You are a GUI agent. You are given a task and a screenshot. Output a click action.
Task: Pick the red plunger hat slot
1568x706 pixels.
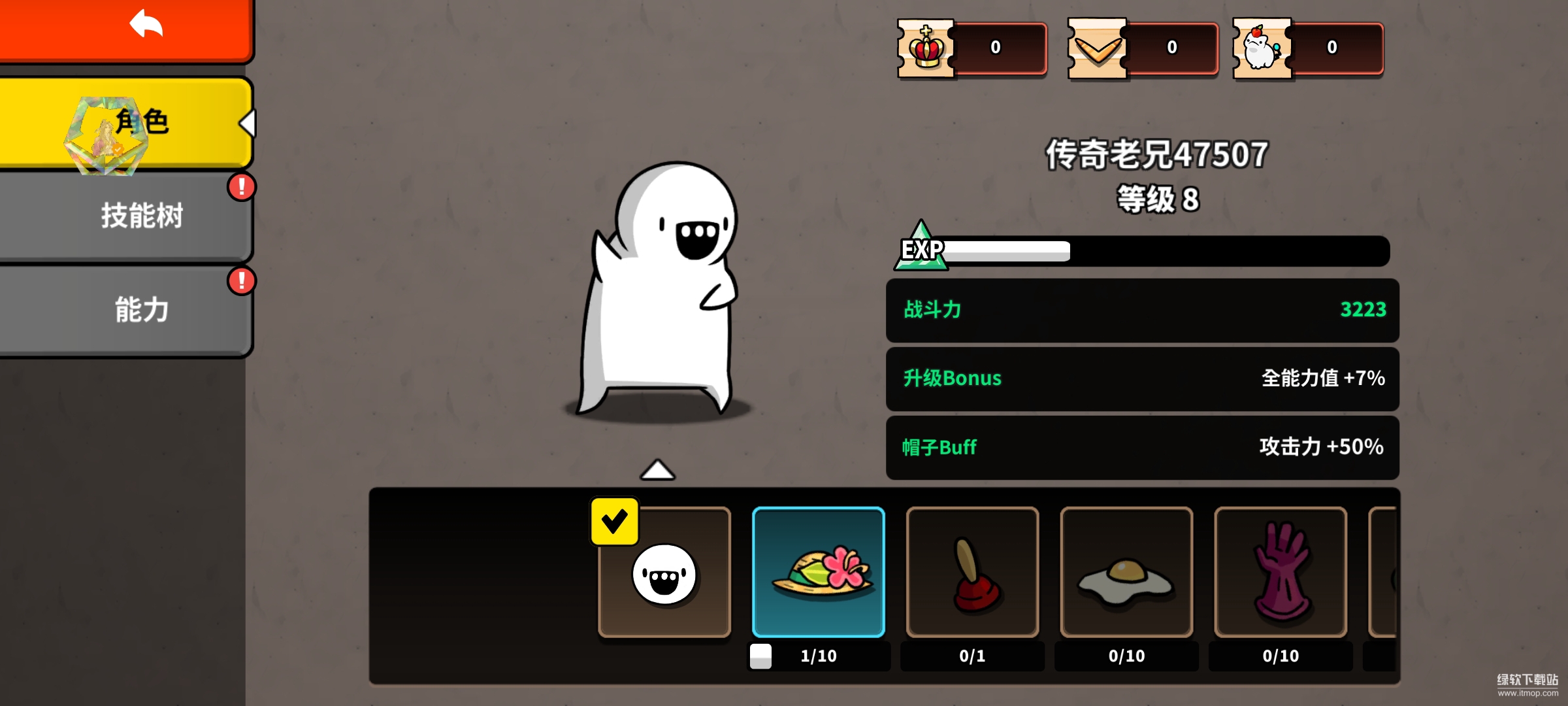tap(973, 573)
